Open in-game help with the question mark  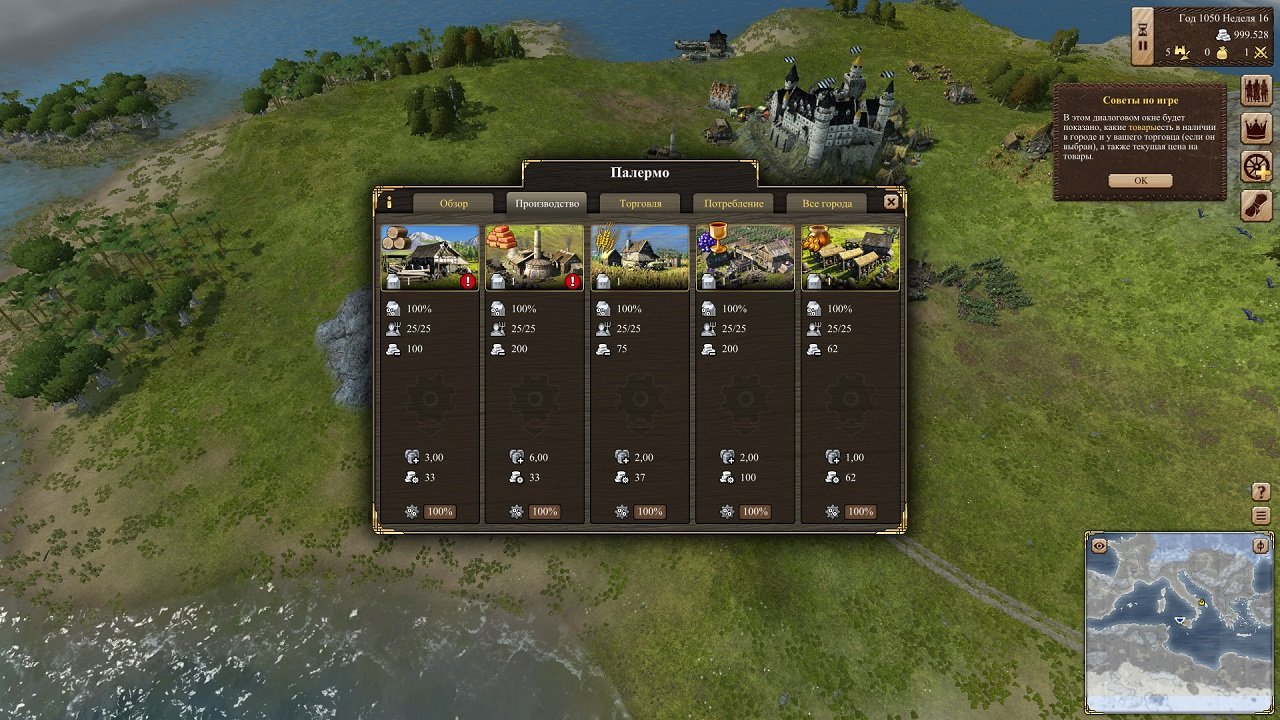[1262, 490]
